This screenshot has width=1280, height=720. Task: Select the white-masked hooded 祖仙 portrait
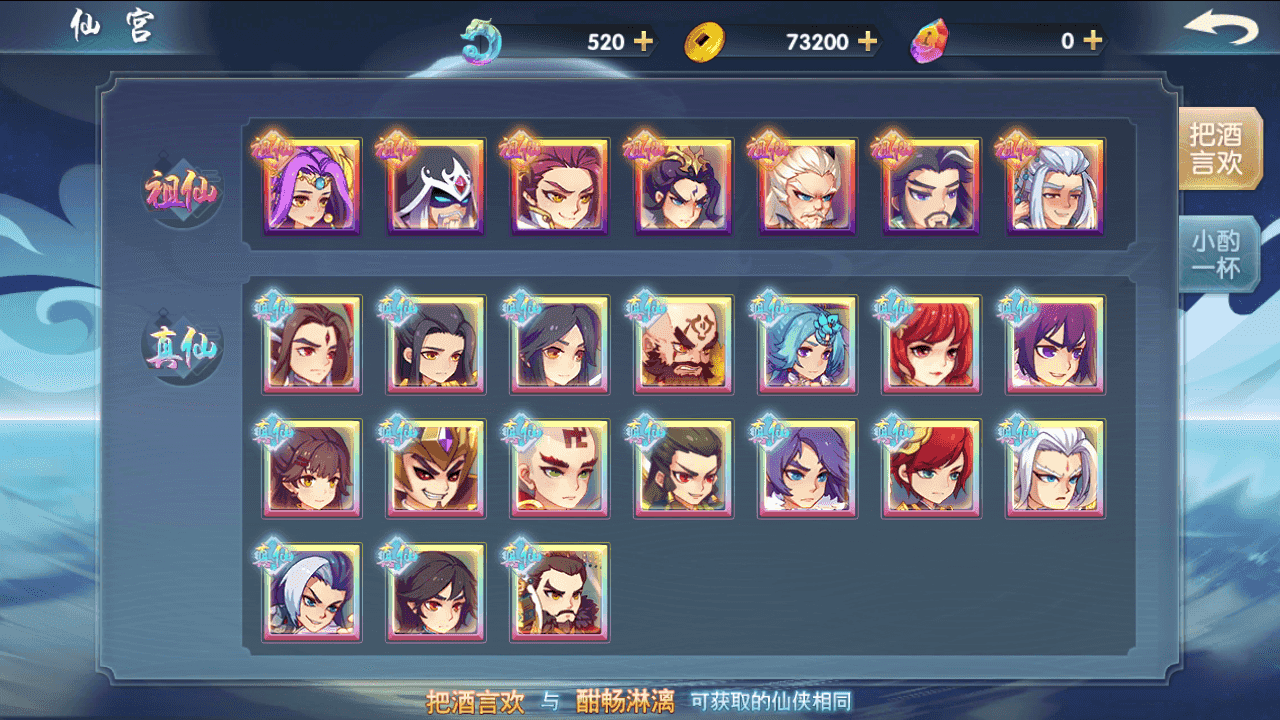tap(436, 187)
